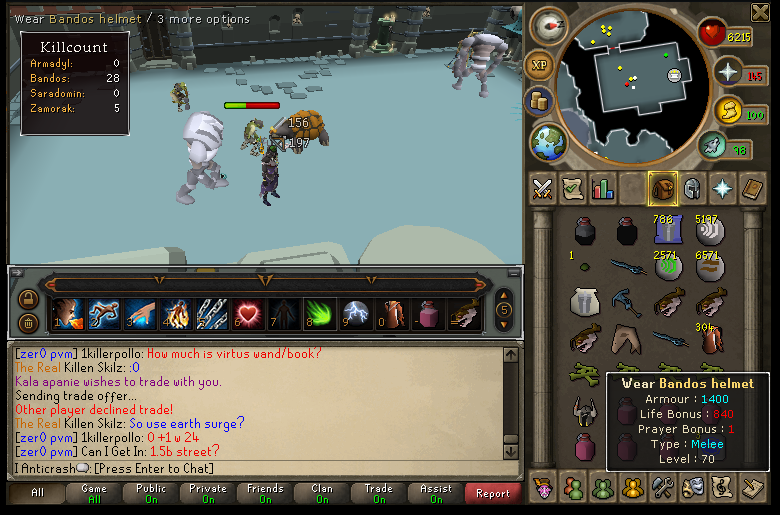Viewport: 780px width, 515px height.
Task: Switch to the worn equipment tab
Action: [x=691, y=188]
